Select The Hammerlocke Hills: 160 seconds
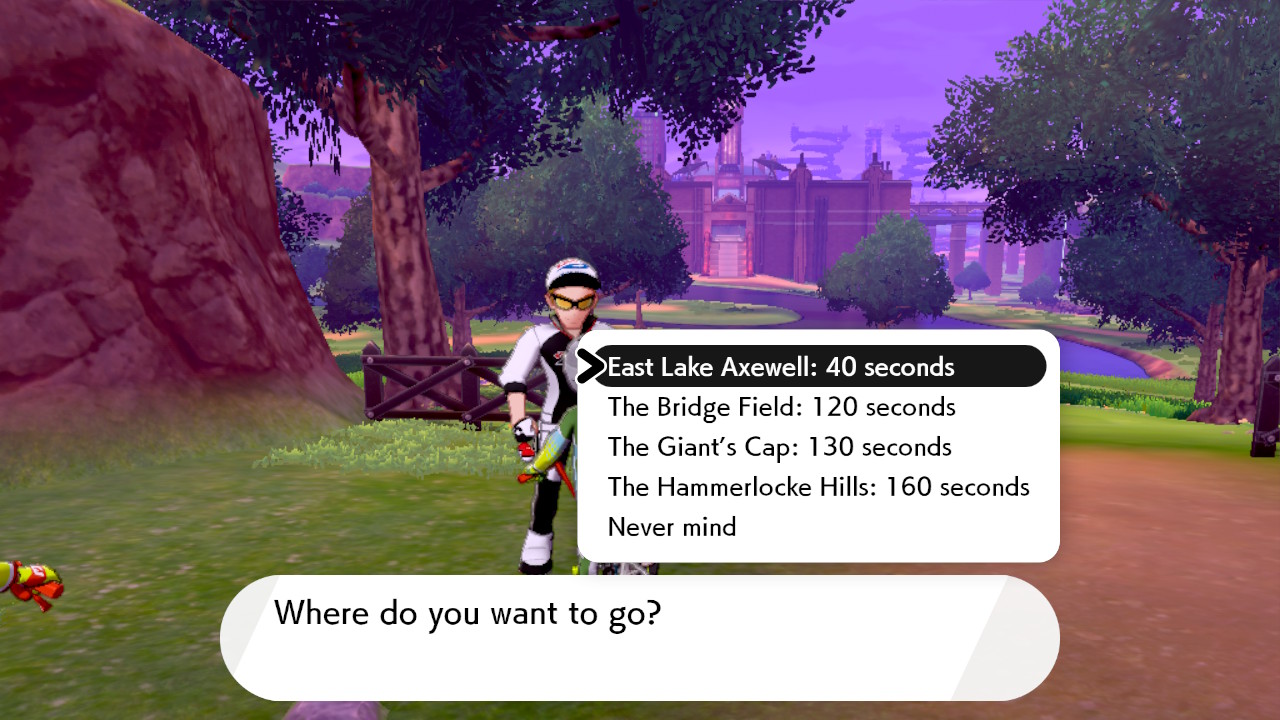This screenshot has width=1280, height=720. [x=818, y=487]
